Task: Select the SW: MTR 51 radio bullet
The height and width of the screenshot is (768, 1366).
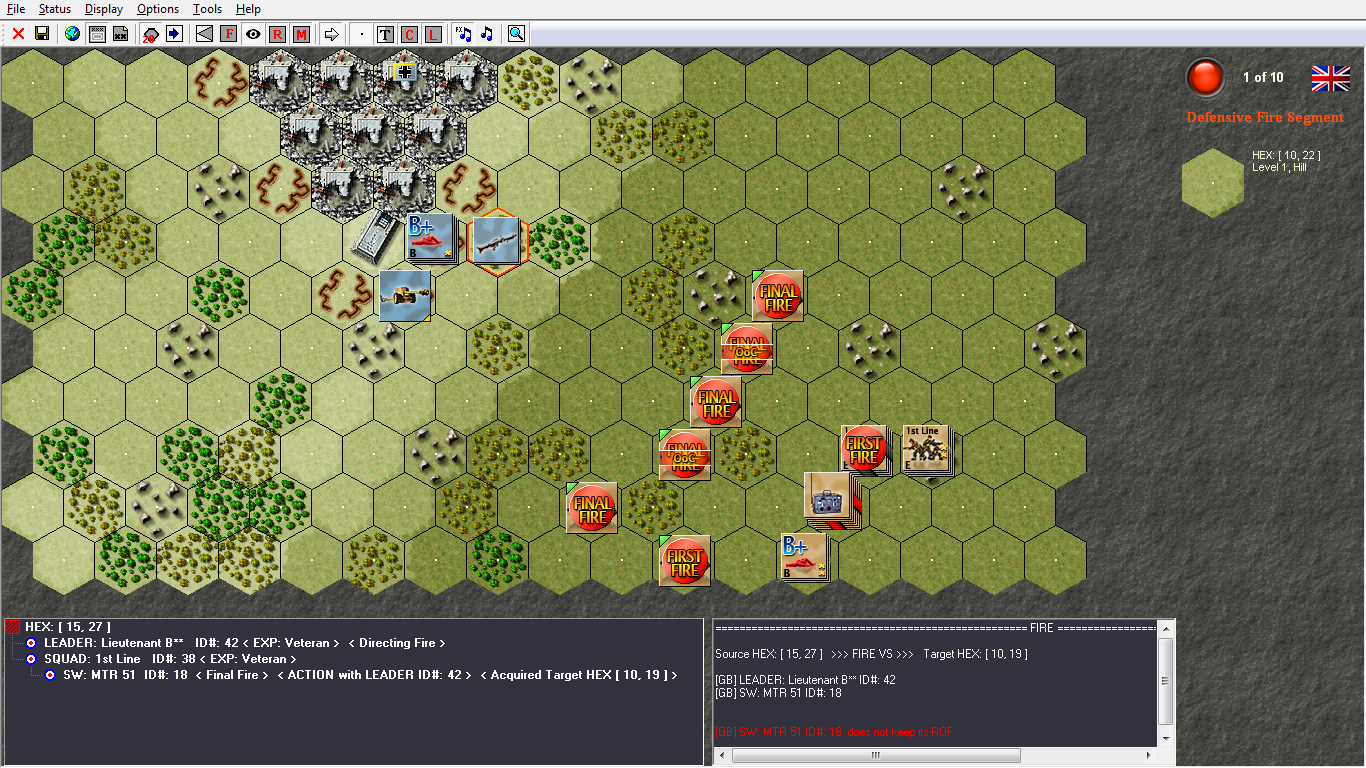Action: coord(48,676)
